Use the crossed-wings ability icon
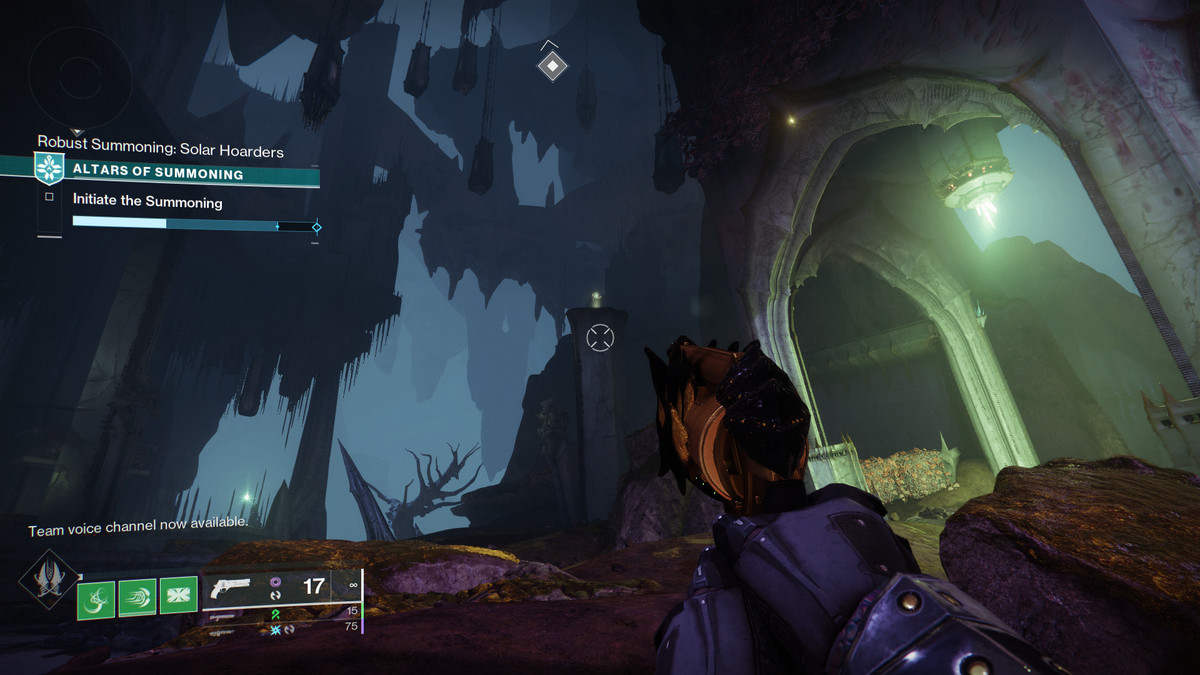 179,598
